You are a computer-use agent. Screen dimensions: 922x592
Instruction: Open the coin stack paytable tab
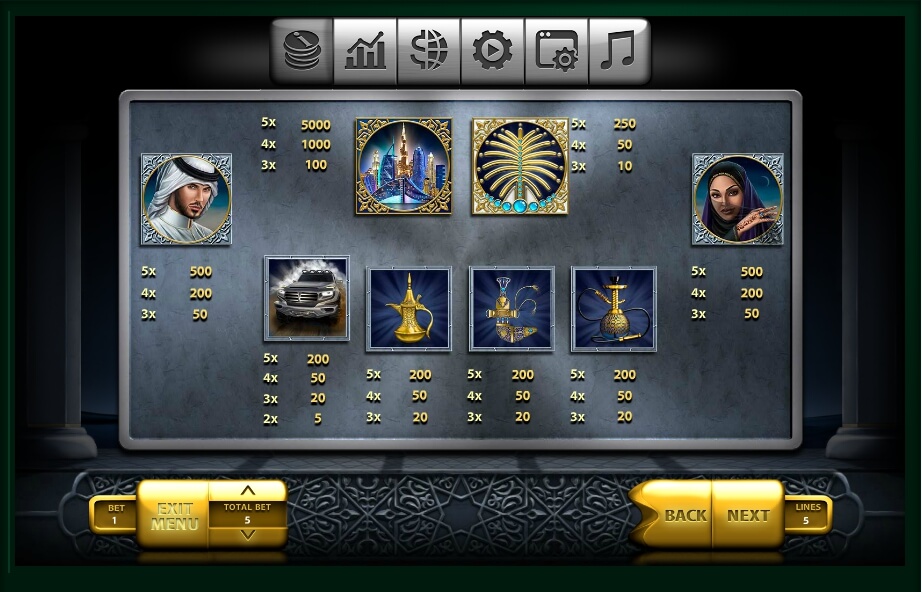(302, 51)
